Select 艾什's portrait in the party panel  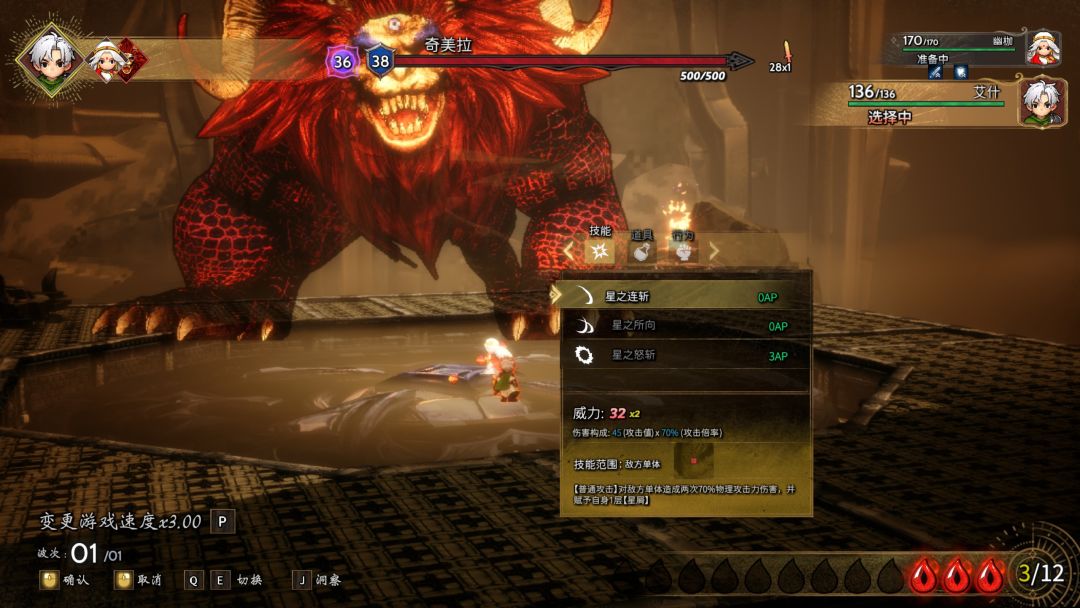click(1041, 103)
